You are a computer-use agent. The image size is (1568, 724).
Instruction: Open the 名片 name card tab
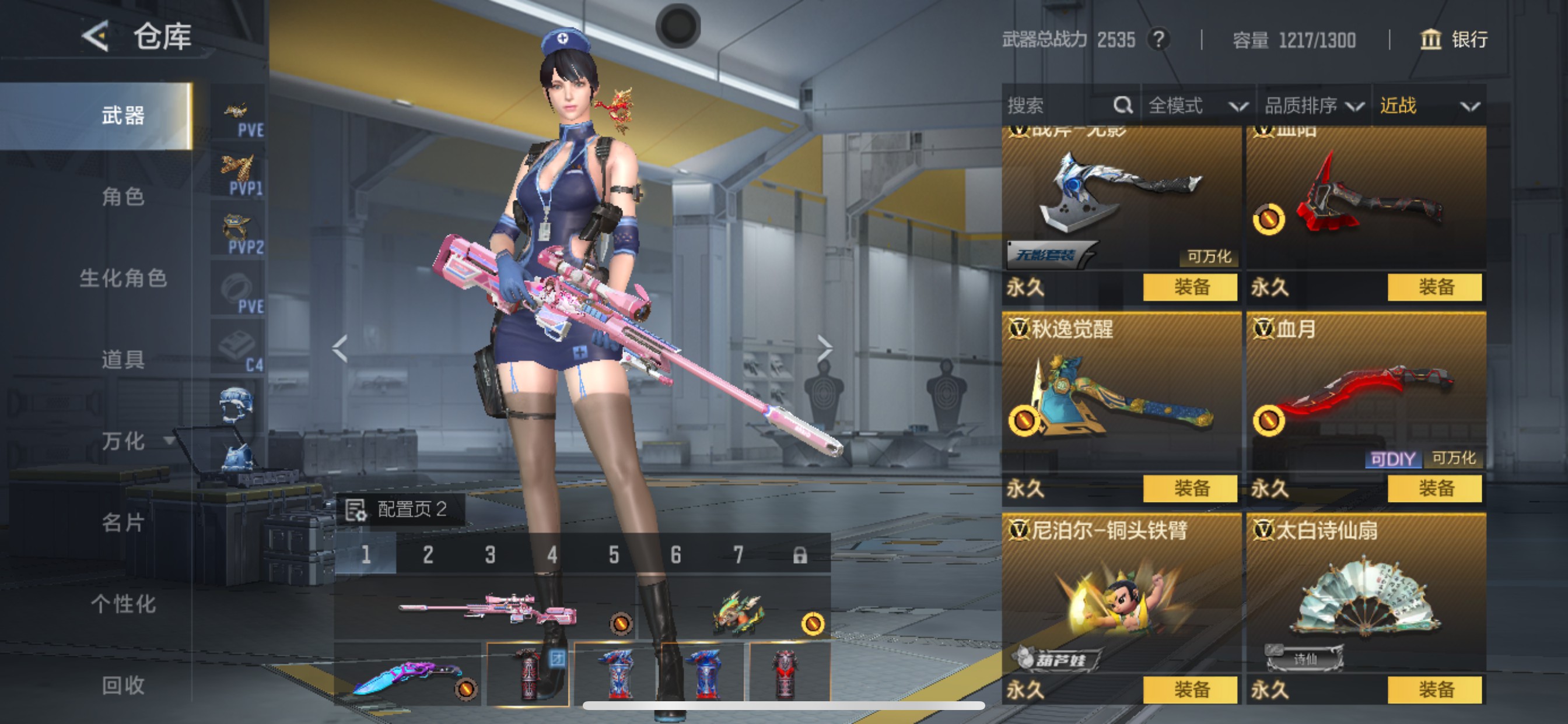123,523
